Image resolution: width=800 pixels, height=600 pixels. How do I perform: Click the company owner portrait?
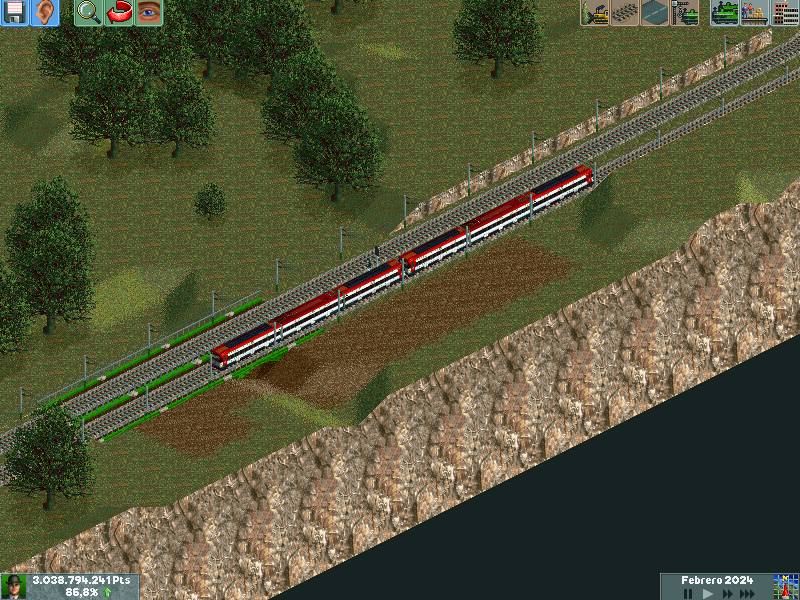[14, 587]
